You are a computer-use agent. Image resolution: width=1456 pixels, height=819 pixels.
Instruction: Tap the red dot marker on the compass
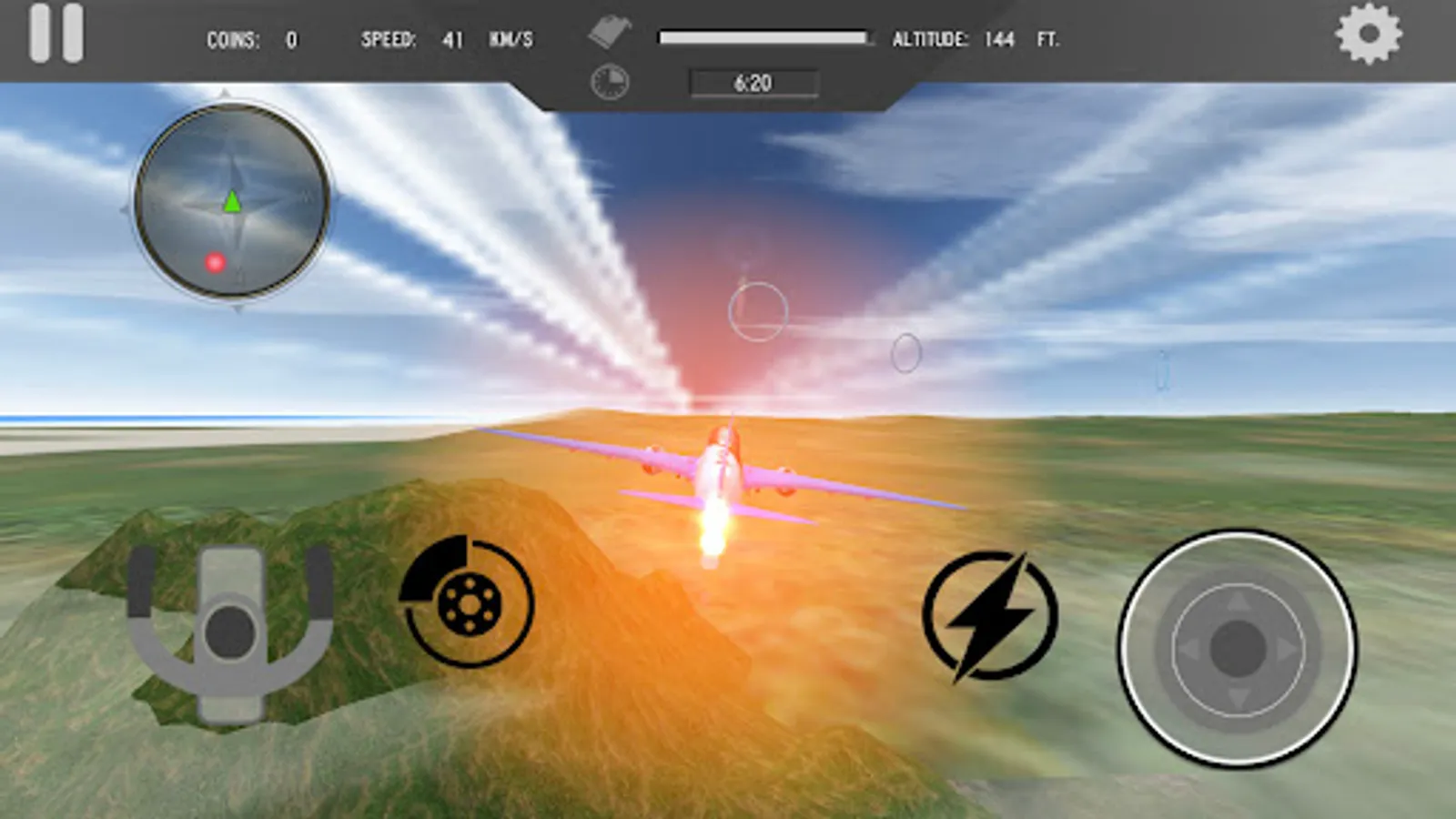pyautogui.click(x=213, y=263)
